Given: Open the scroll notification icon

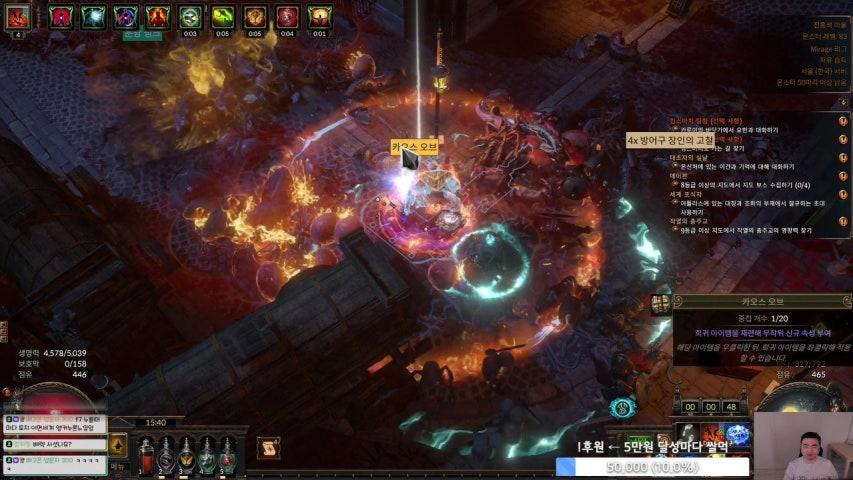Looking at the screenshot, I should (268, 449).
